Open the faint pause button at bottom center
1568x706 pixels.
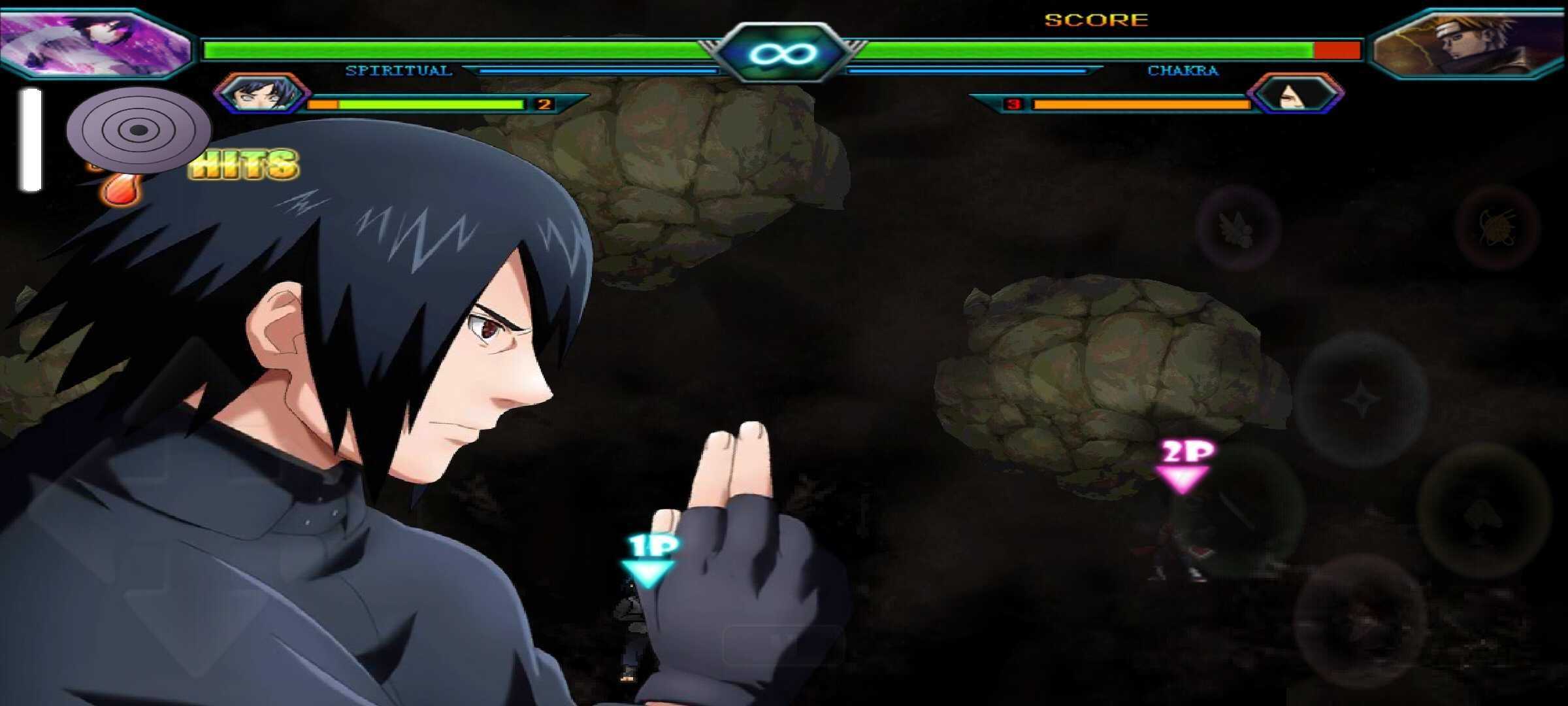pyautogui.click(x=782, y=644)
